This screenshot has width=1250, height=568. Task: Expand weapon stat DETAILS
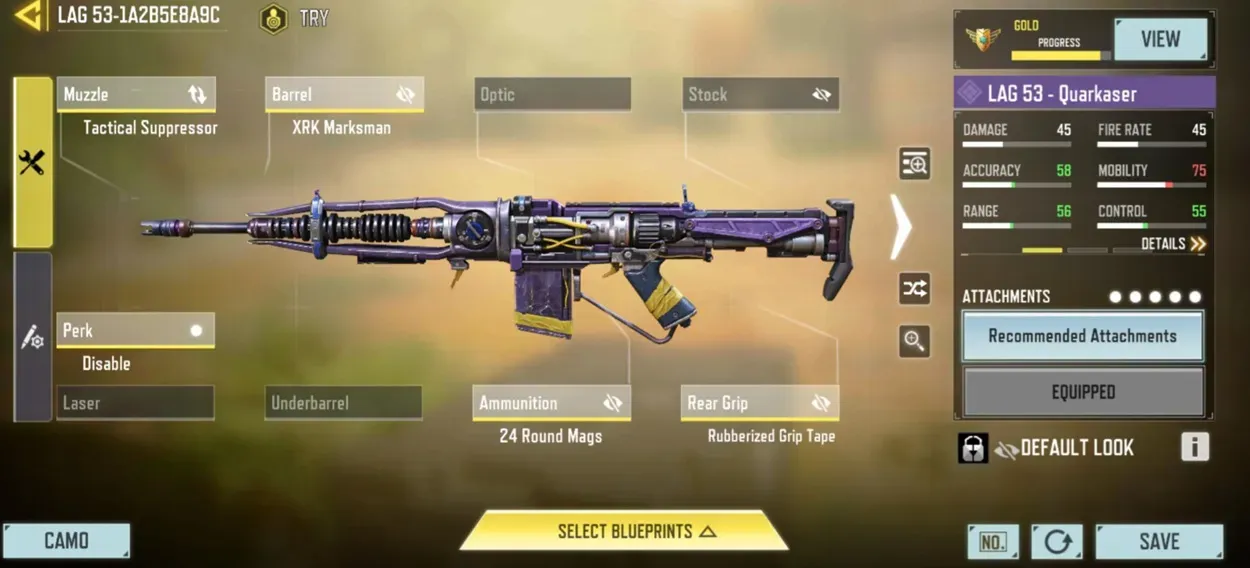[x=1173, y=244]
